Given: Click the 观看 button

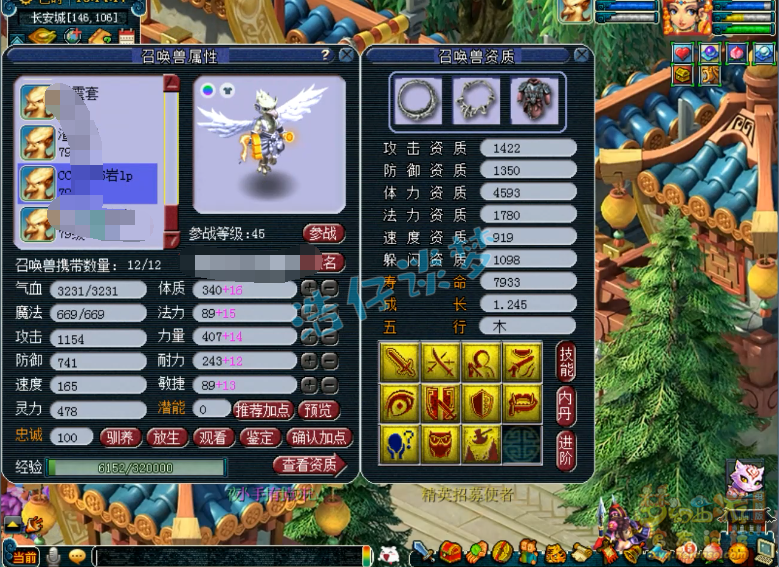Looking at the screenshot, I should click(x=212, y=437).
